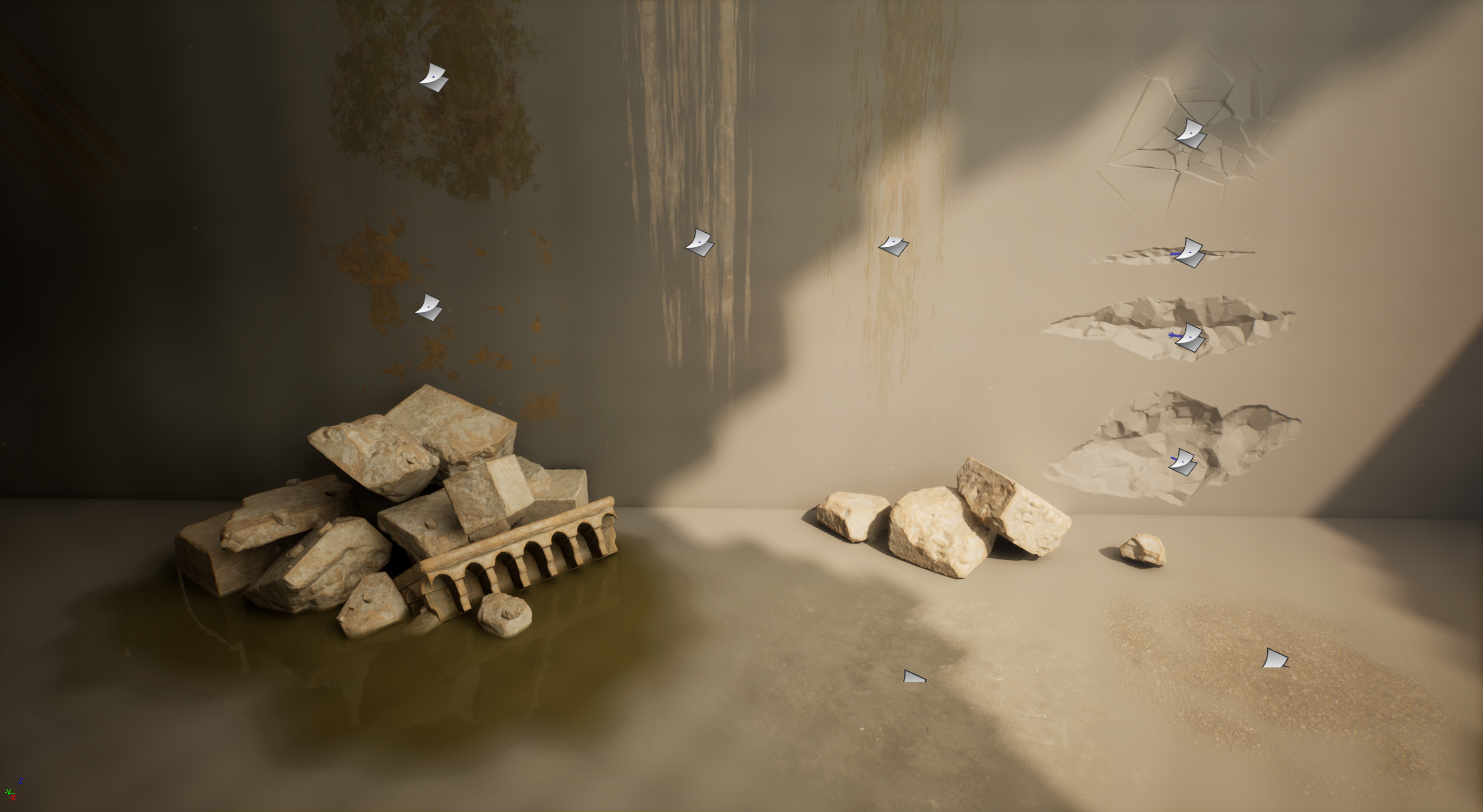Click the decal icon above the orange rust patch
1483x812 pixels.
click(429, 307)
